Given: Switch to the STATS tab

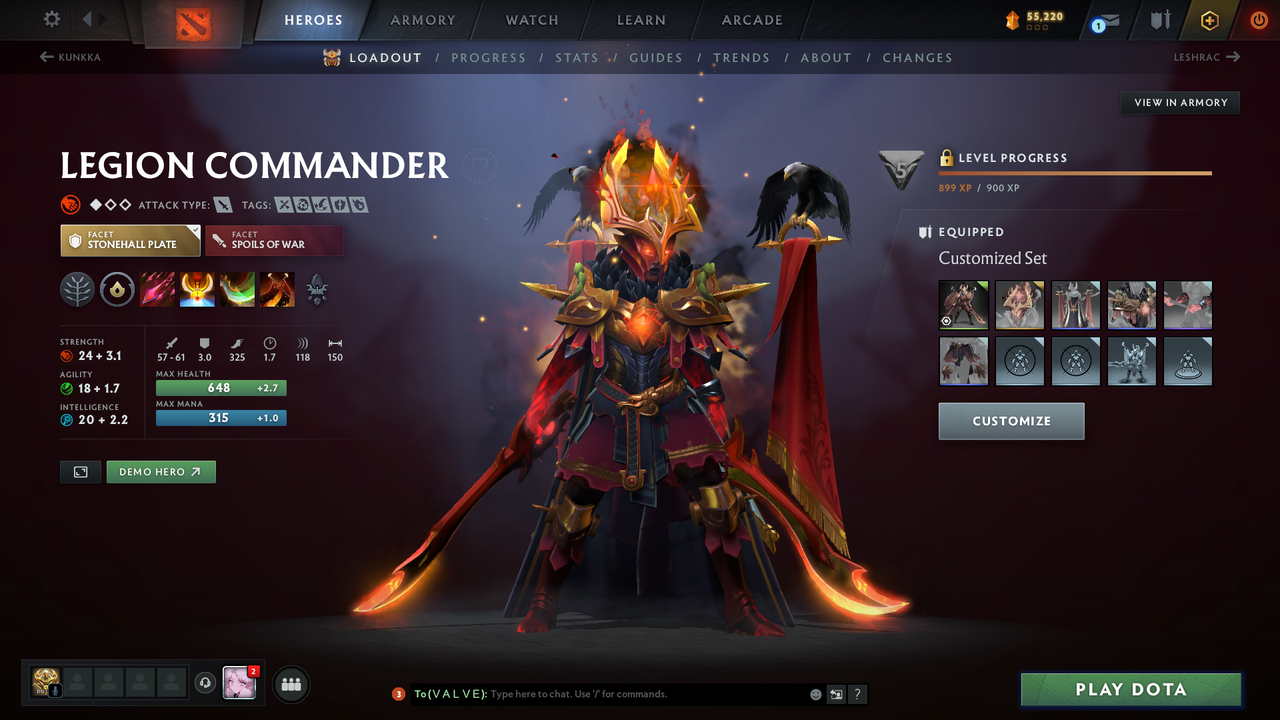Looking at the screenshot, I should pyautogui.click(x=577, y=57).
